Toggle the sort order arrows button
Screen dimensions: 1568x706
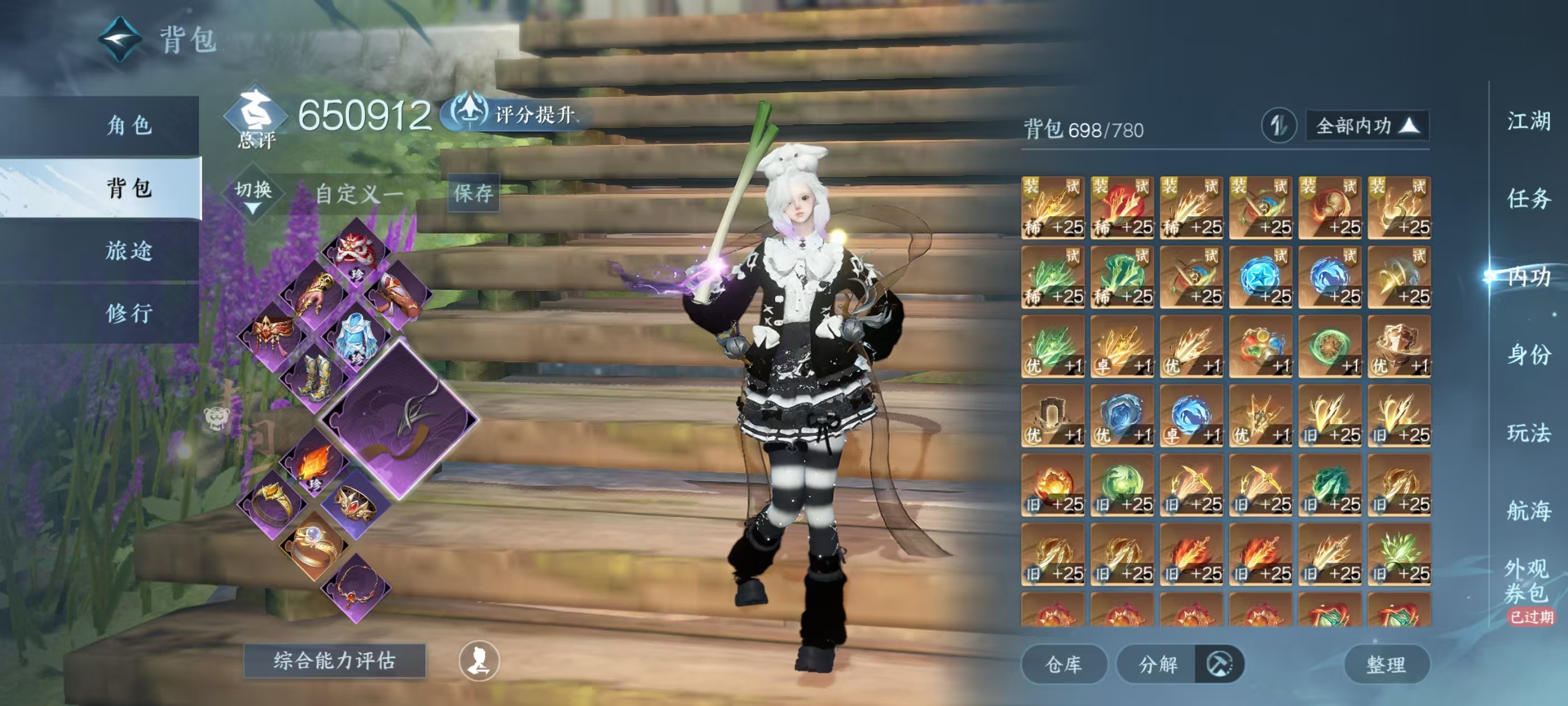tap(1278, 126)
